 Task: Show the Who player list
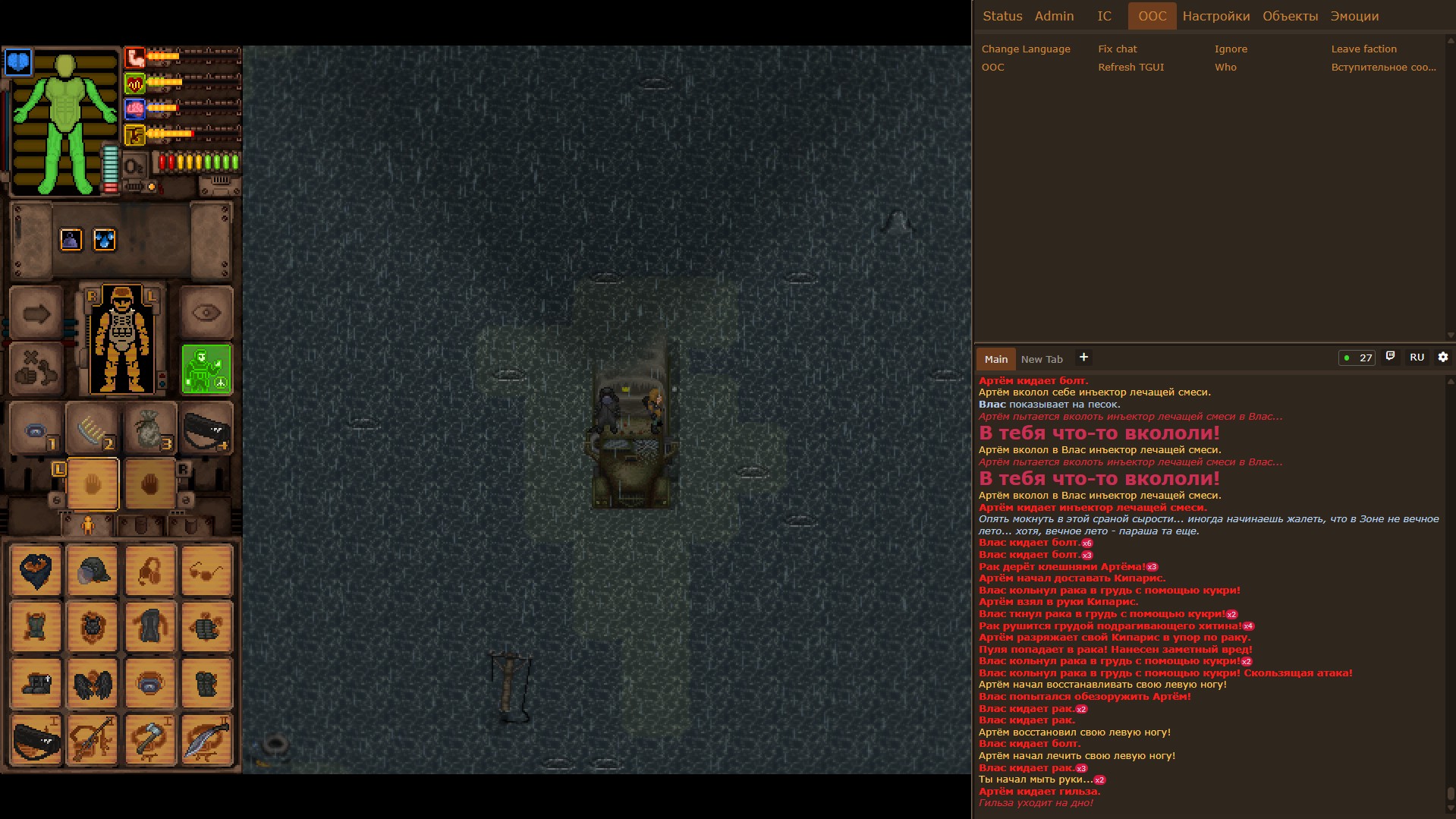pyautogui.click(x=1225, y=67)
